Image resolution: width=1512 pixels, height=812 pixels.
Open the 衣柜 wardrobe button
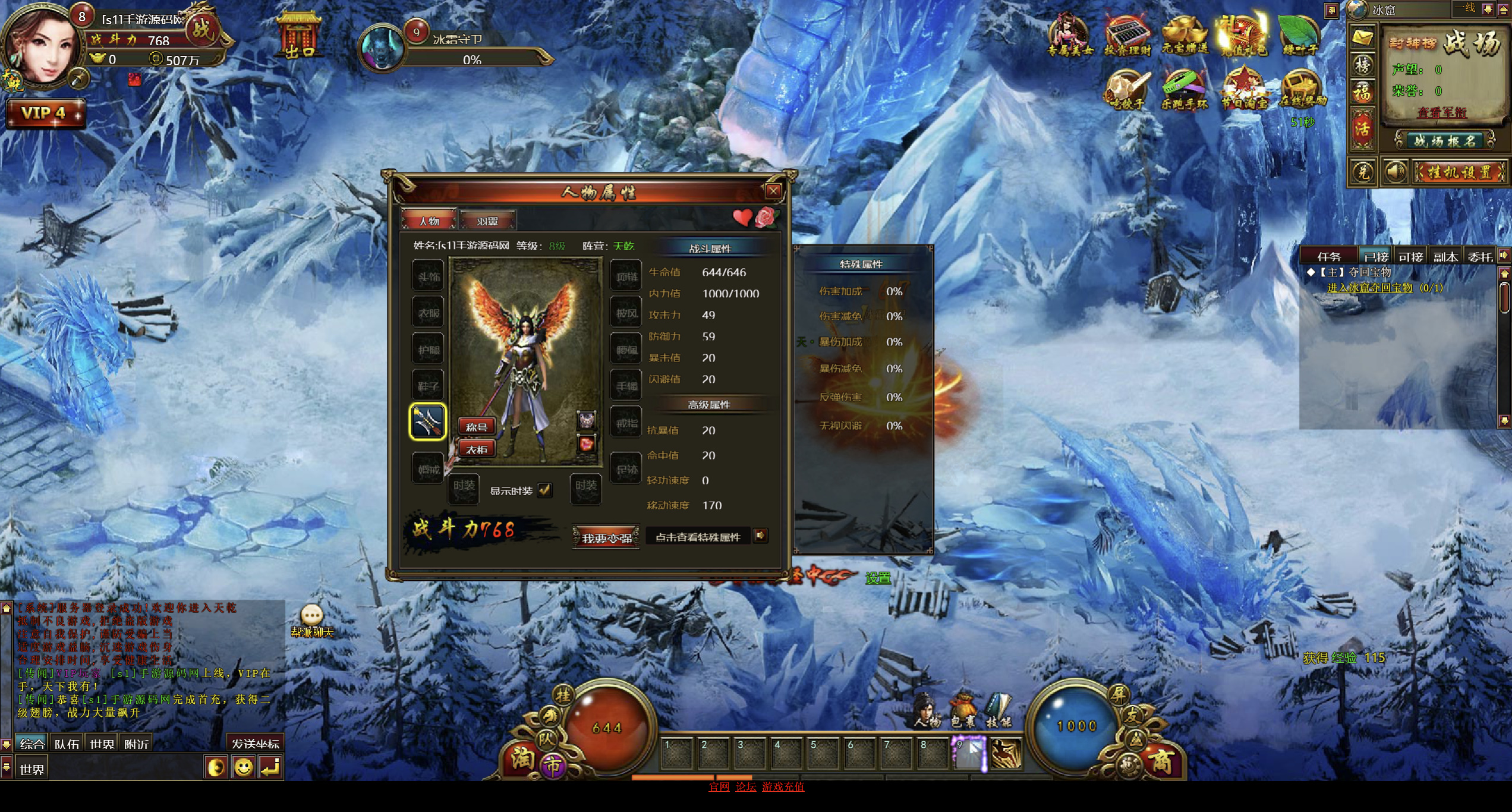[477, 449]
